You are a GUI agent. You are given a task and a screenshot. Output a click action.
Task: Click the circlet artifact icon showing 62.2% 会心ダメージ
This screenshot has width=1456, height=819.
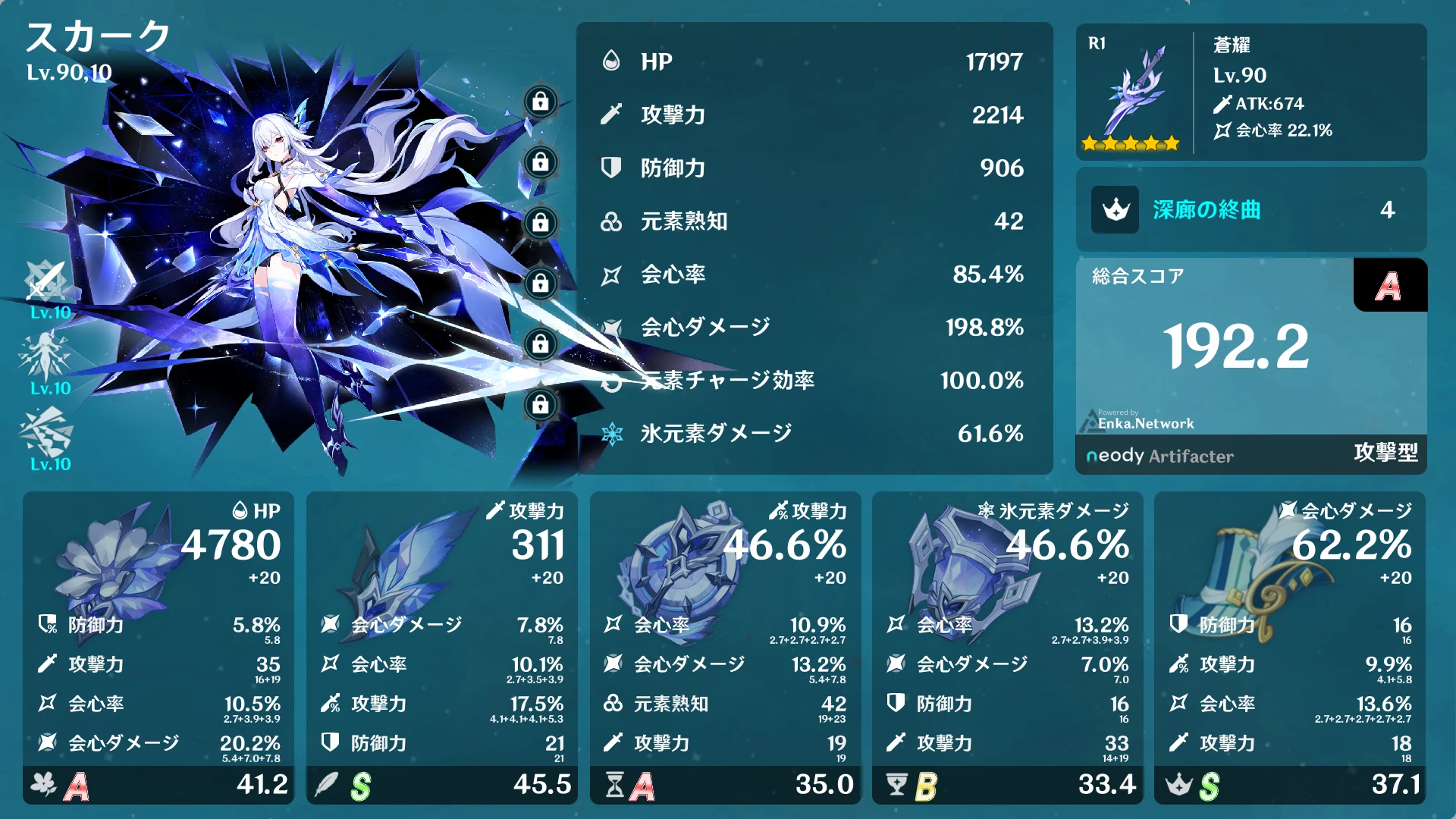(x=1244, y=573)
